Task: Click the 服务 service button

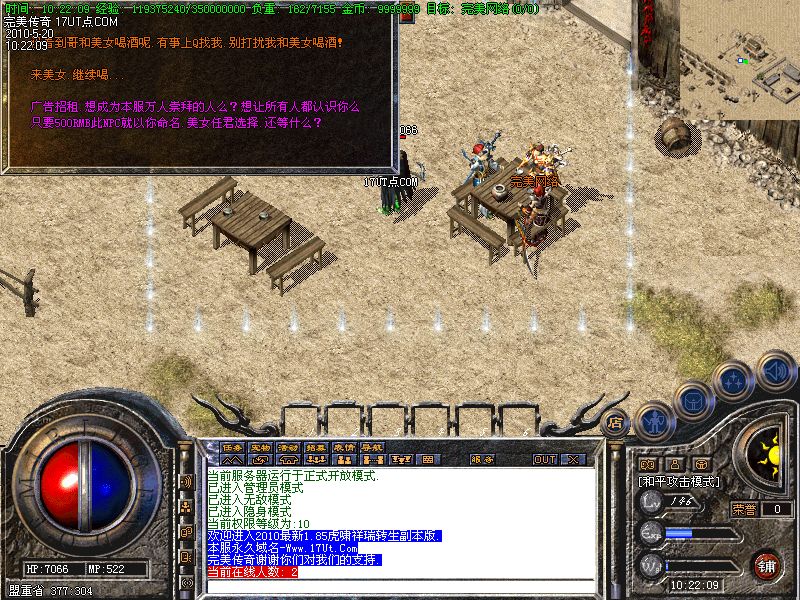Action: [482, 459]
